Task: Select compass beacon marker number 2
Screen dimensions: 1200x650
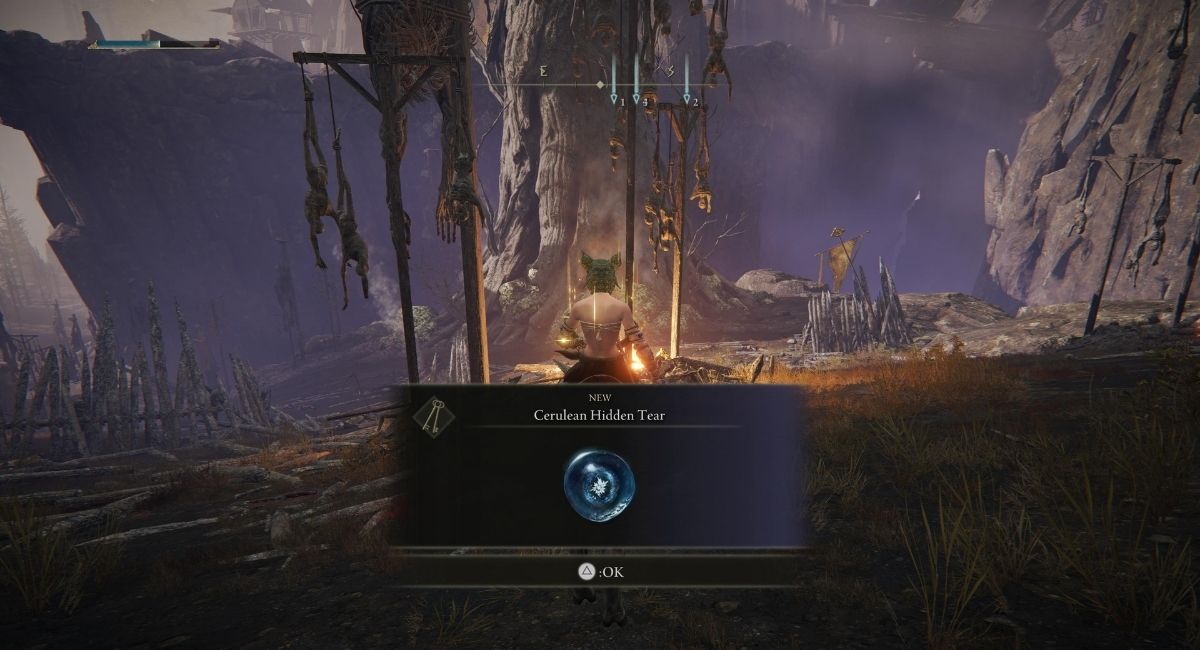Action: pos(687,99)
